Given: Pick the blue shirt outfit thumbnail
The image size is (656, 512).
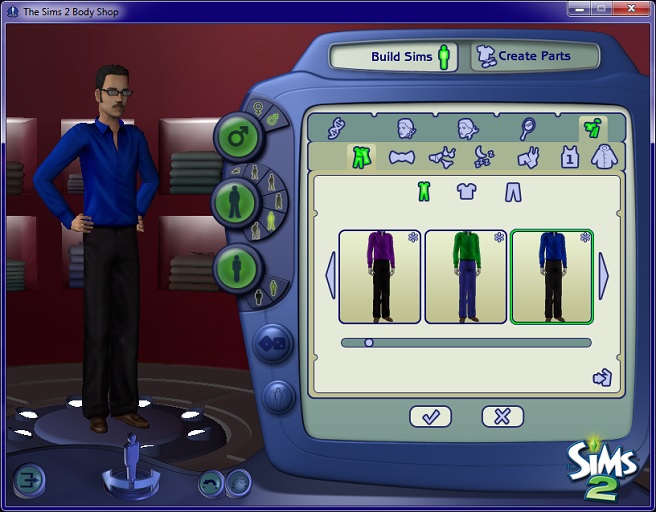Looking at the screenshot, I should point(551,277).
